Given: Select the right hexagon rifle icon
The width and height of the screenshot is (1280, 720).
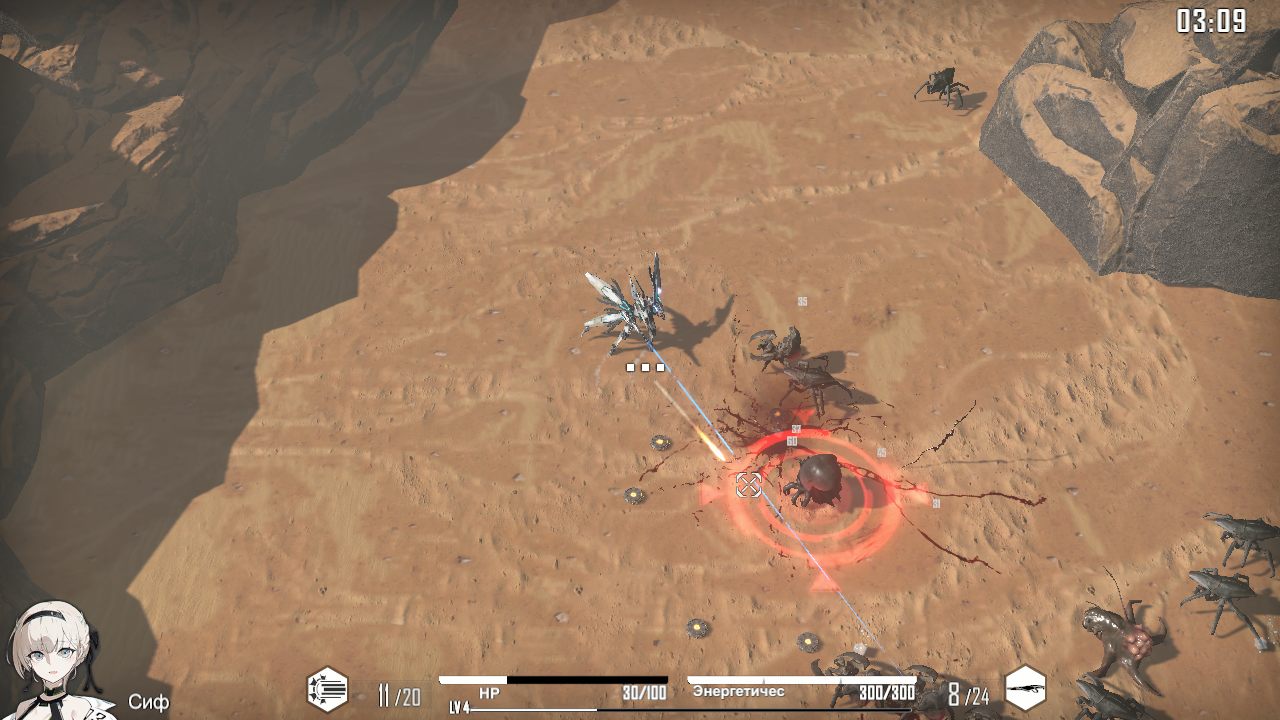Looking at the screenshot, I should 1025,690.
